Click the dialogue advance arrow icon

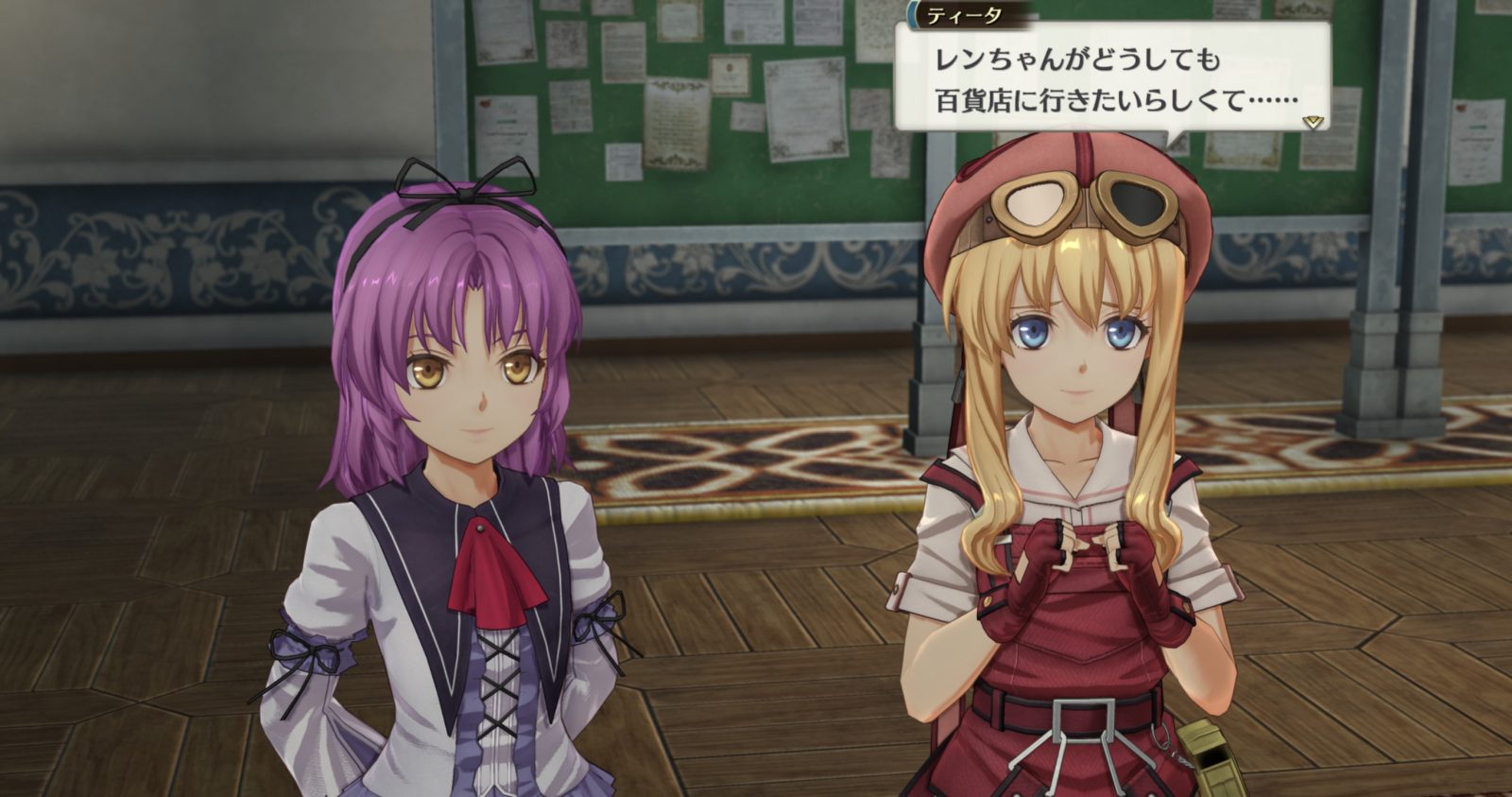click(1312, 122)
